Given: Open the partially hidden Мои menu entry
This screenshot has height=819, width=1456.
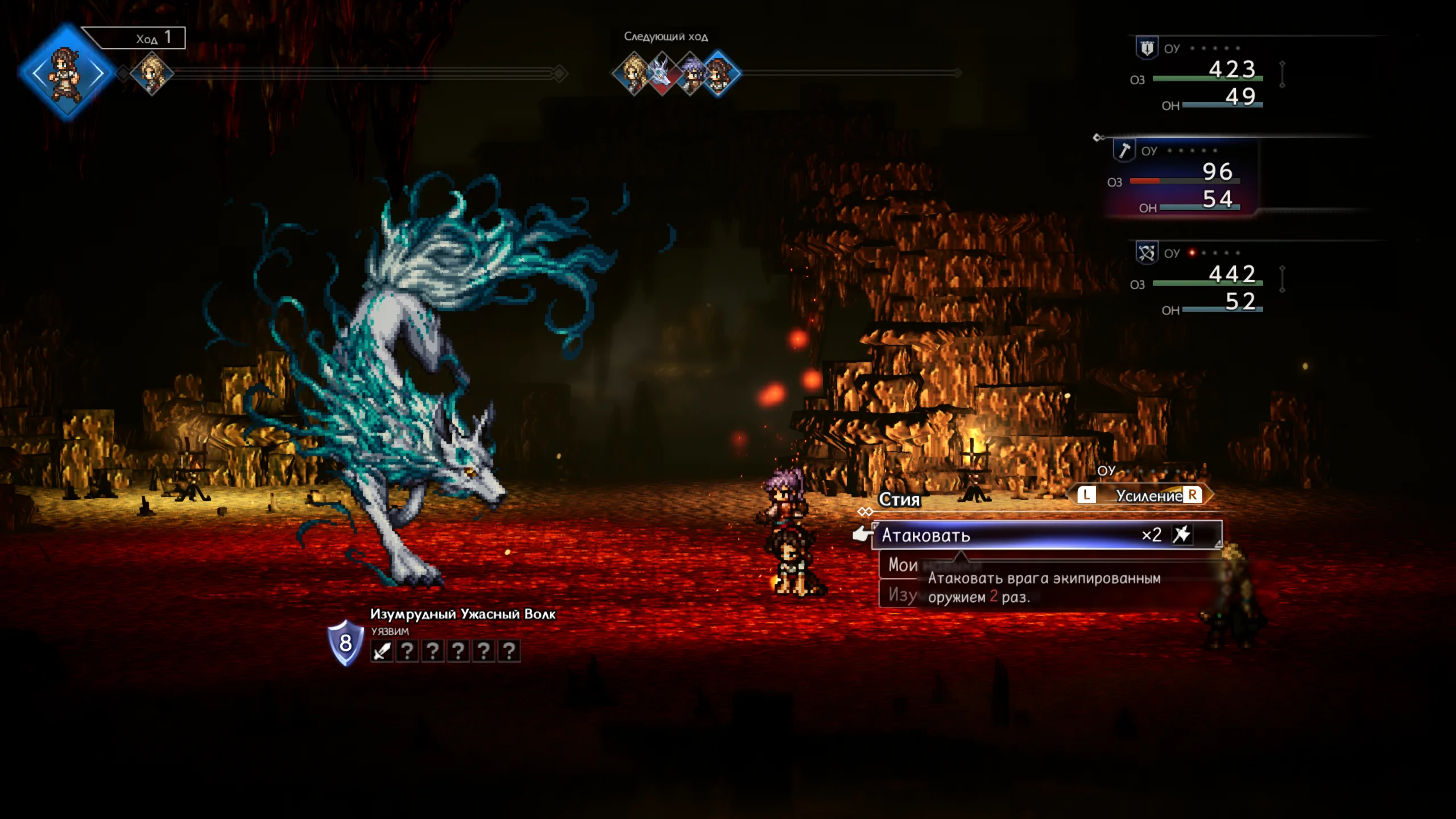Looking at the screenshot, I should 903,565.
